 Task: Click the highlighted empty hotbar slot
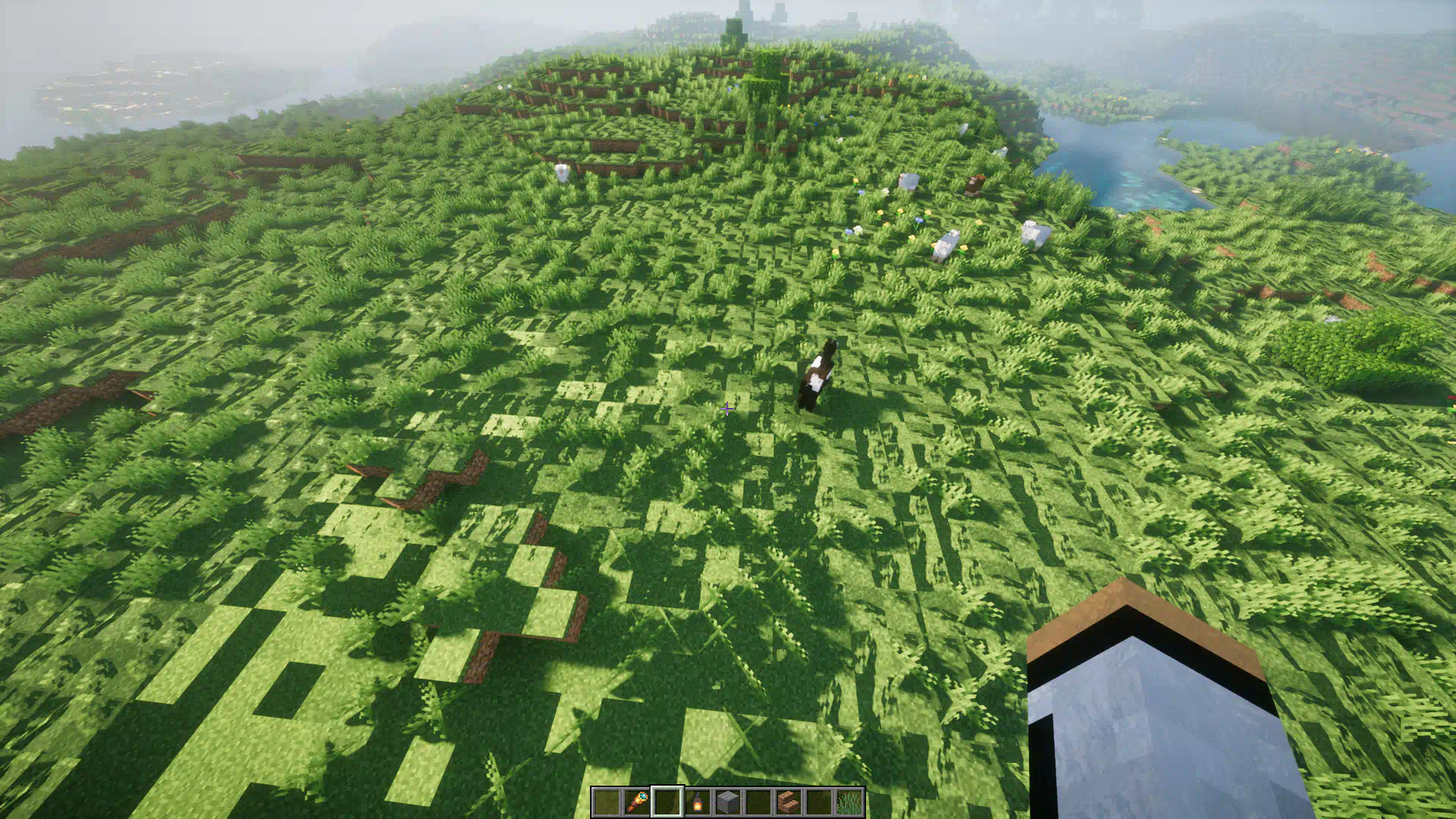[x=667, y=802]
